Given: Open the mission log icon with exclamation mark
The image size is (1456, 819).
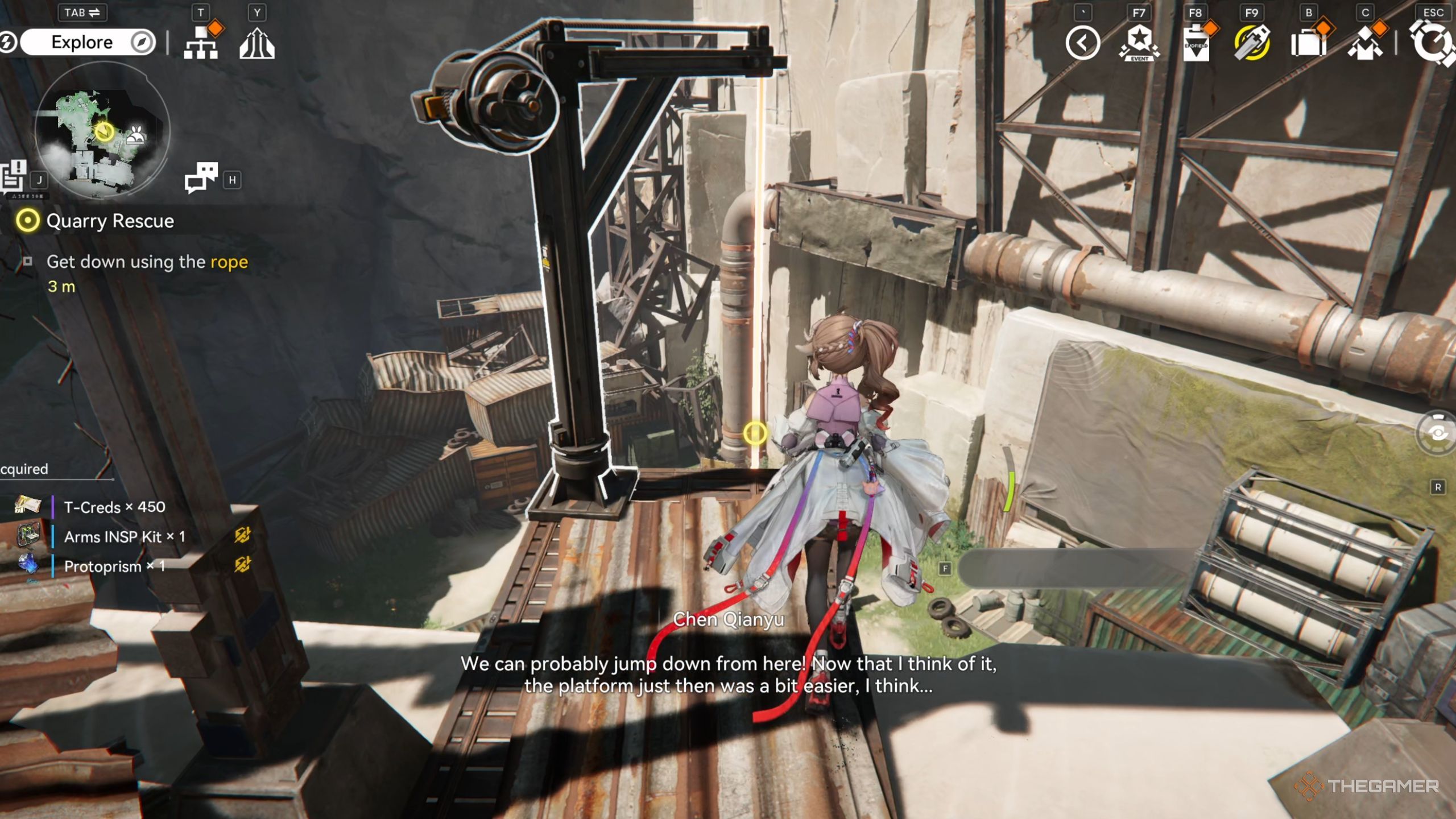Looking at the screenshot, I should [14, 176].
